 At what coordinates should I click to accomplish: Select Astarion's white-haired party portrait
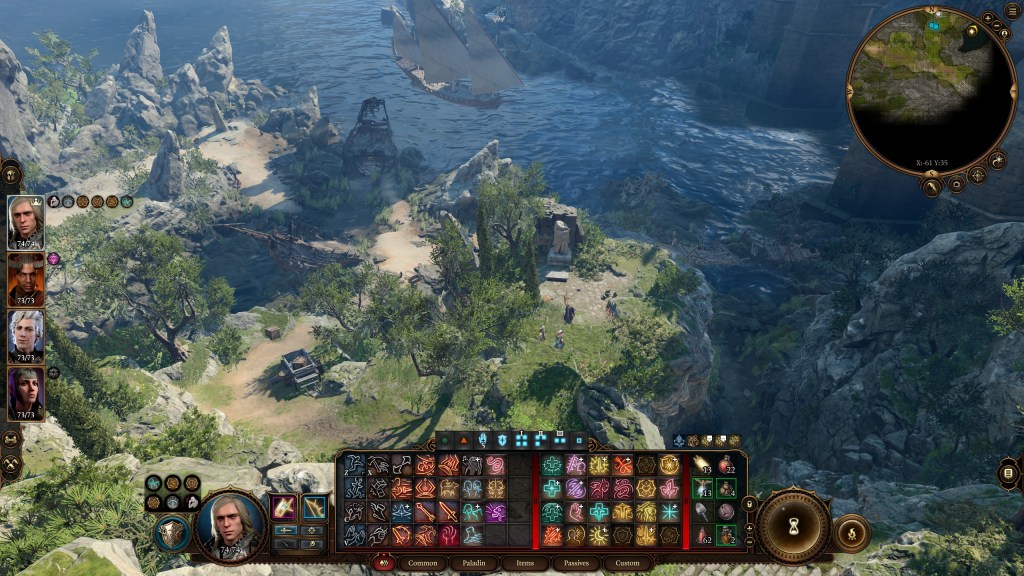pos(25,335)
